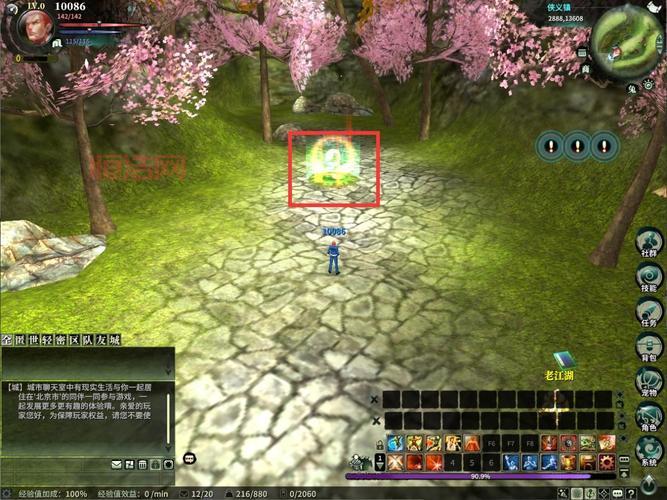This screenshot has height=500, width=667.
Task: Switch chat to the 城 city channel tab
Action: pyautogui.click(x=114, y=341)
